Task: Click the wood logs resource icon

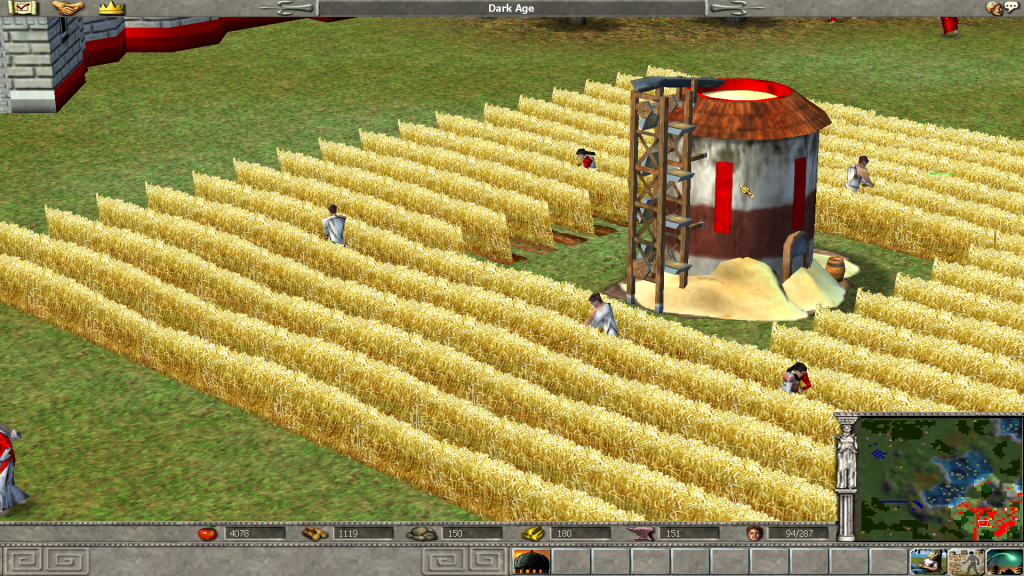Action: pos(314,533)
